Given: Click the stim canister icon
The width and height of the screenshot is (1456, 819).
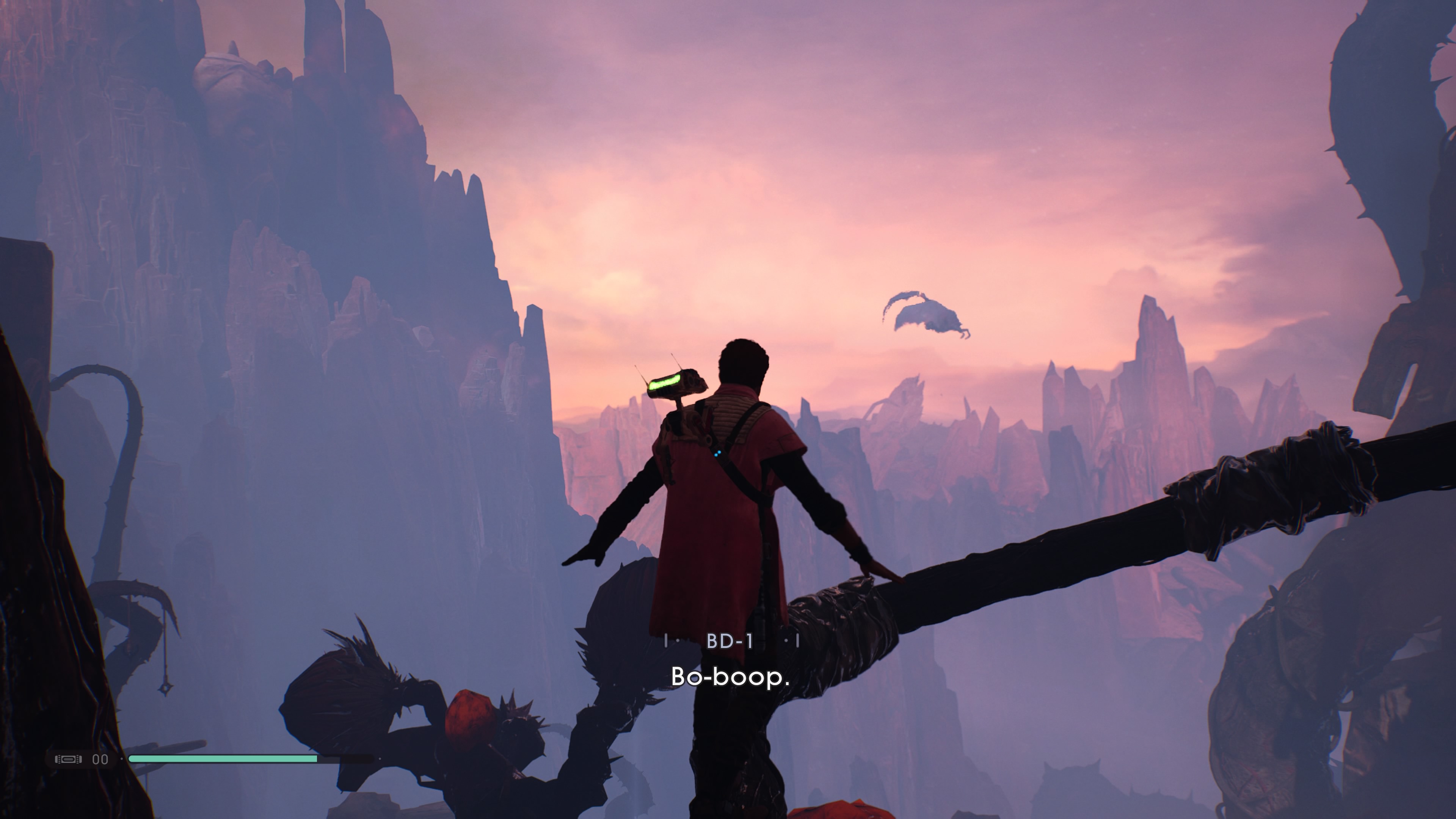Looking at the screenshot, I should tap(68, 758).
